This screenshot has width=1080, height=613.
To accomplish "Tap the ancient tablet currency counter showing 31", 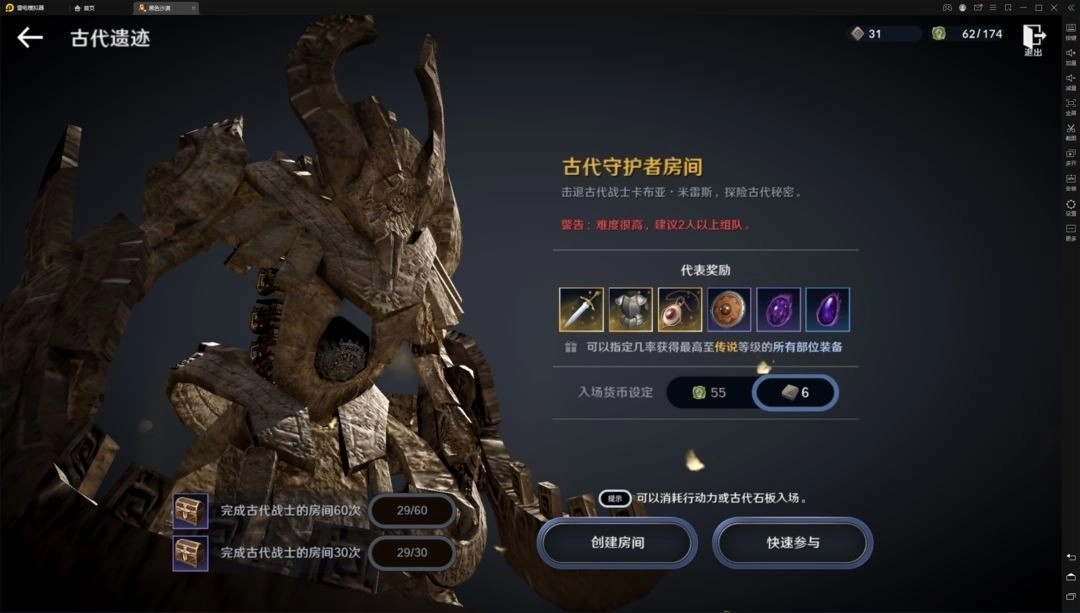I will coord(882,34).
